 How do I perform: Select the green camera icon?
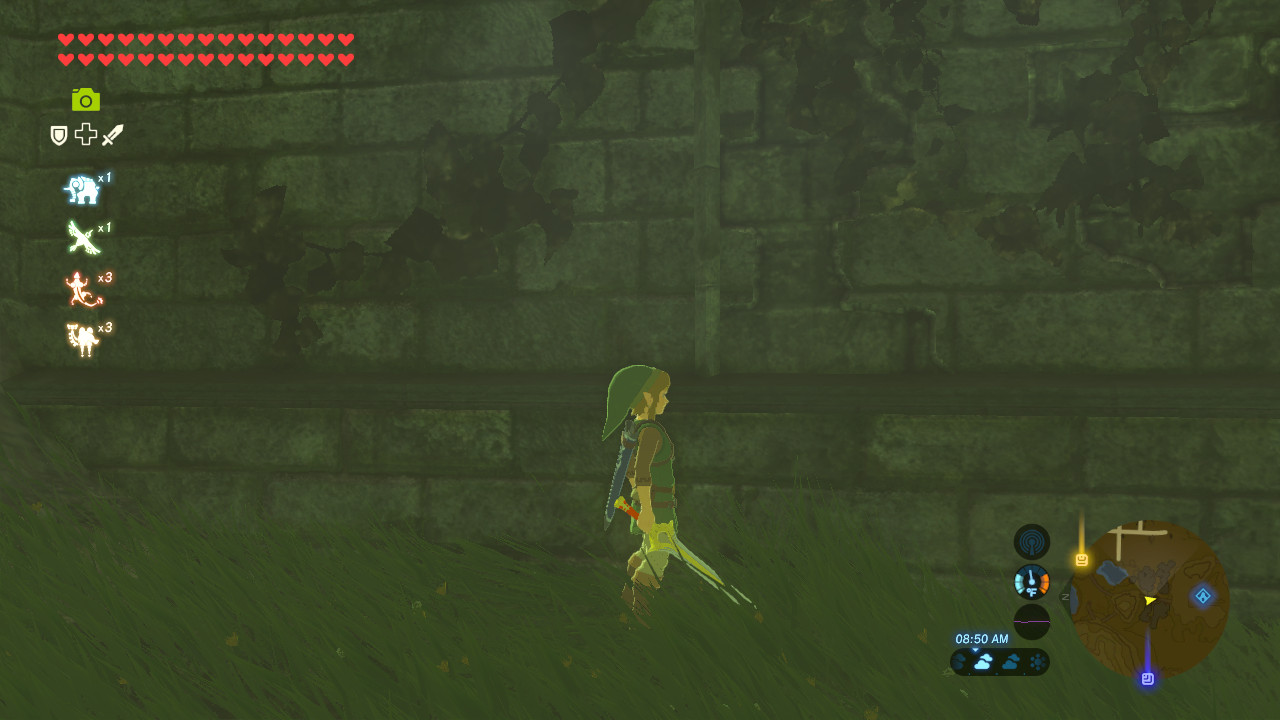tap(86, 100)
